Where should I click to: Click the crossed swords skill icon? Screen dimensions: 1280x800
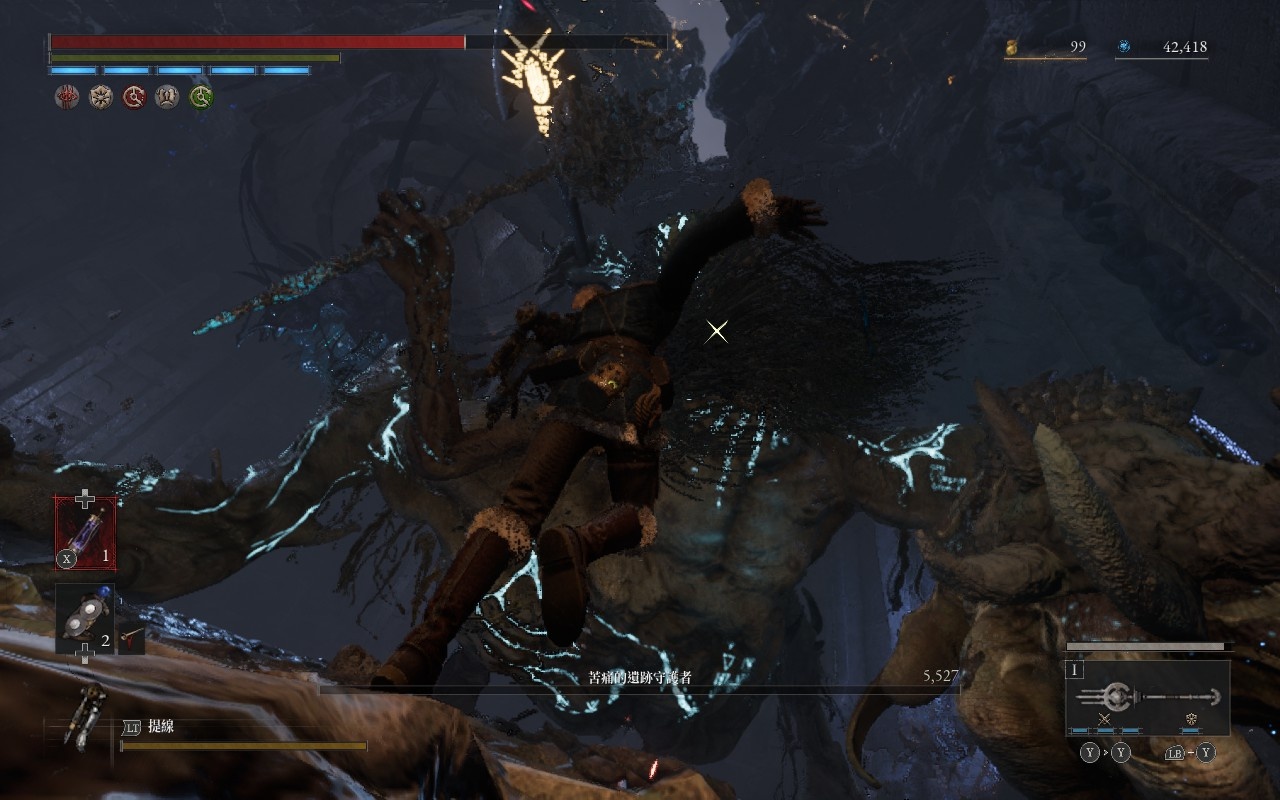tap(1105, 719)
